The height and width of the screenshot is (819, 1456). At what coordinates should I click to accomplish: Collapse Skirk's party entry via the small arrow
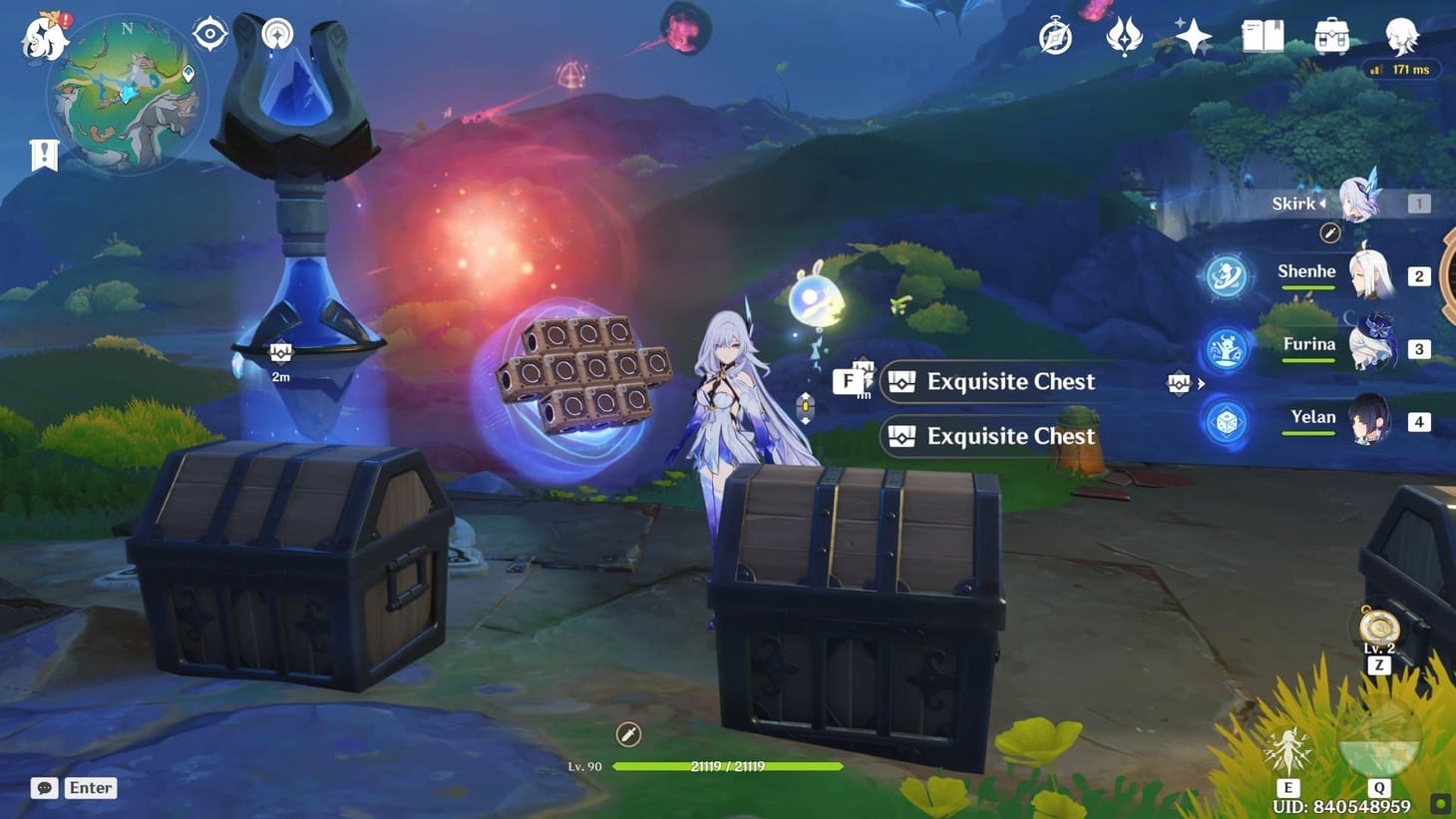pyautogui.click(x=1322, y=204)
